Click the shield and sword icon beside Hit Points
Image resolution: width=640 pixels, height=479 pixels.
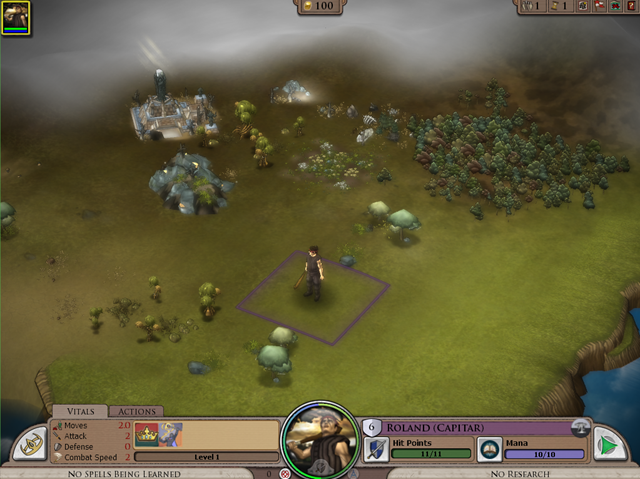tap(374, 448)
